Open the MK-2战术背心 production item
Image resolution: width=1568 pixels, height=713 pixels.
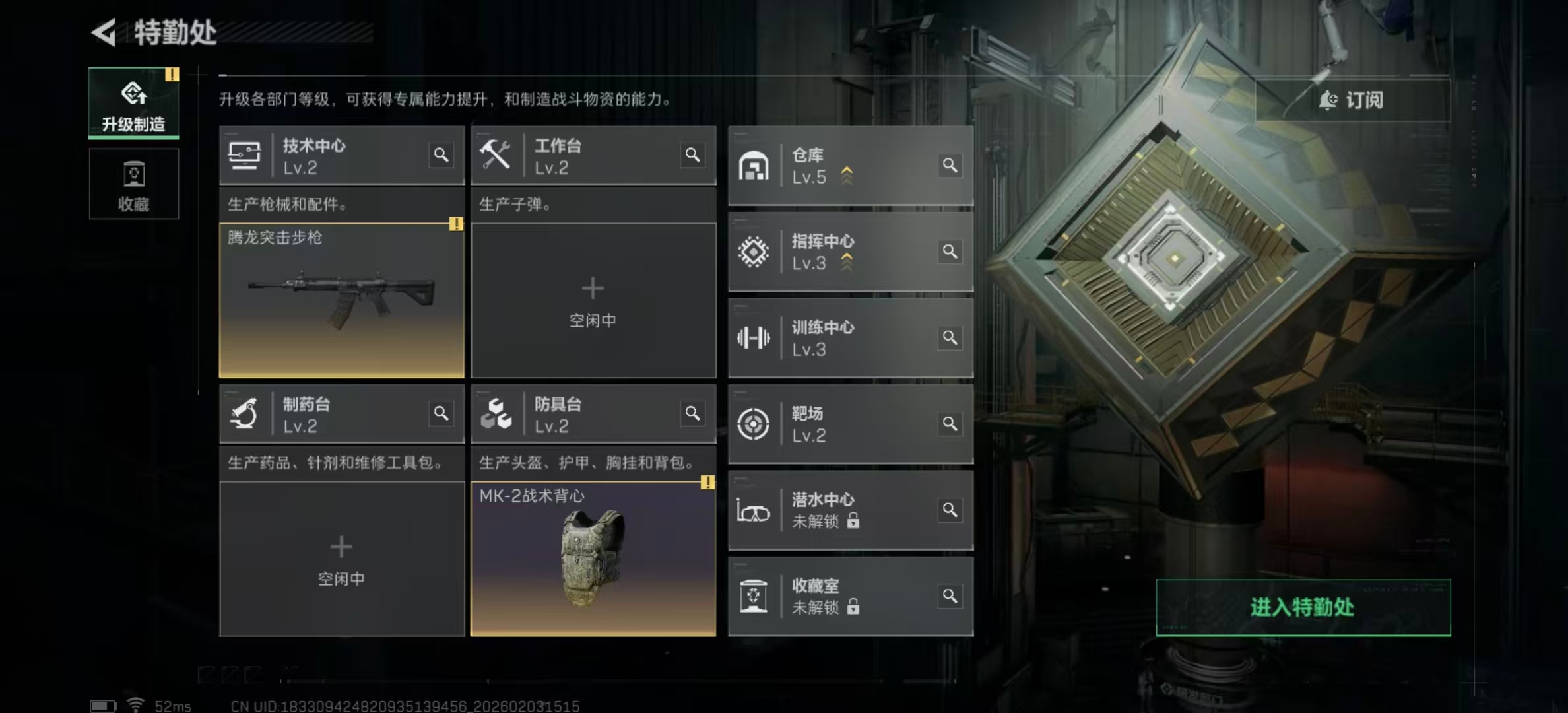(593, 558)
